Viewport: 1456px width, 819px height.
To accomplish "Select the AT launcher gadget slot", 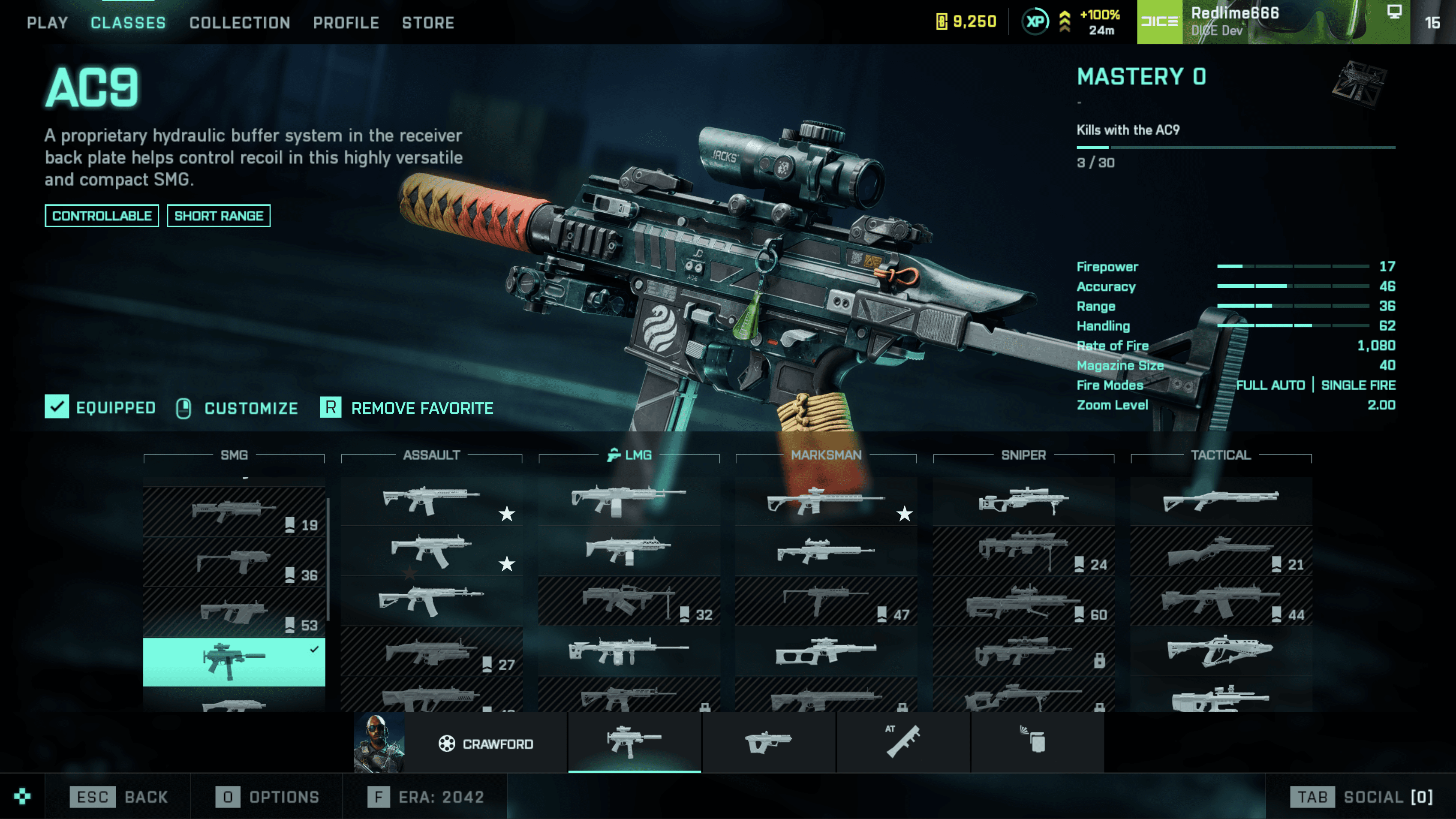I will click(x=902, y=742).
